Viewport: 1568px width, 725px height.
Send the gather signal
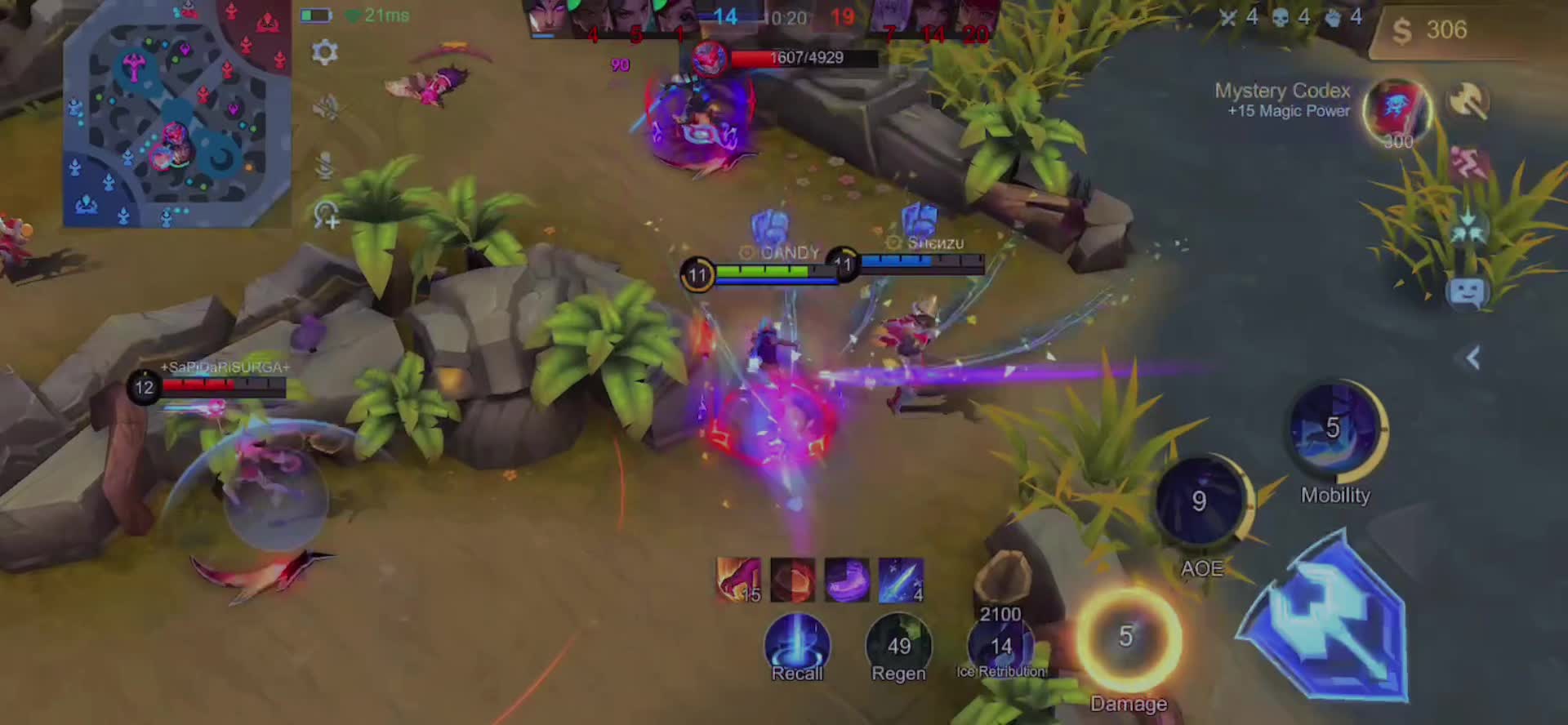tap(1468, 229)
